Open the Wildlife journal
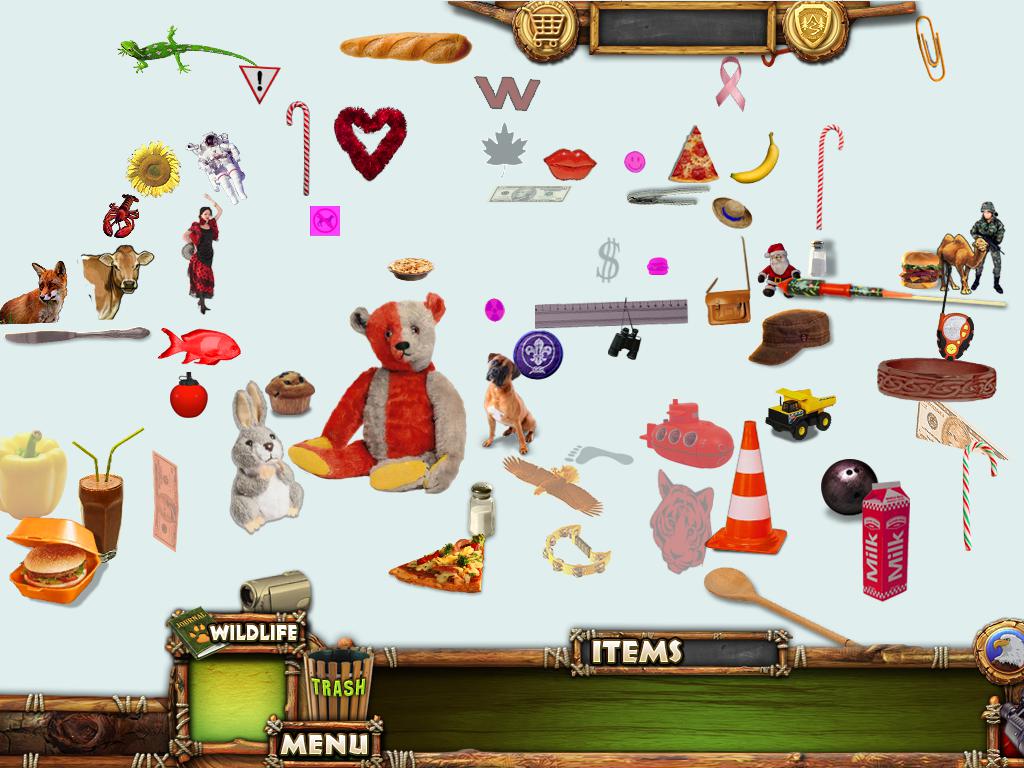 point(237,632)
